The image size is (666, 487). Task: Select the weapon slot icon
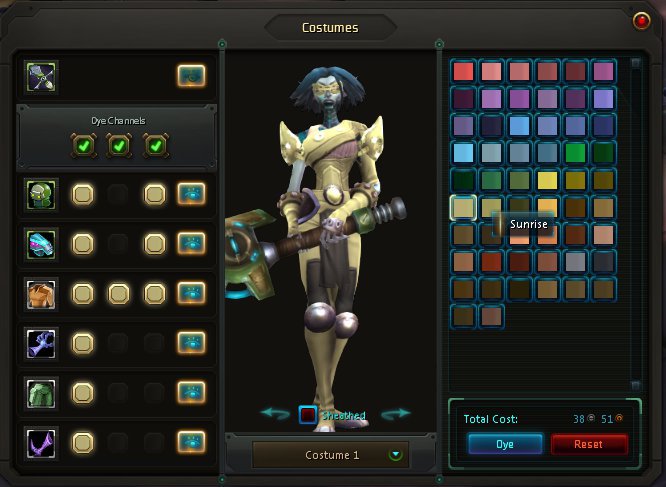[42, 76]
